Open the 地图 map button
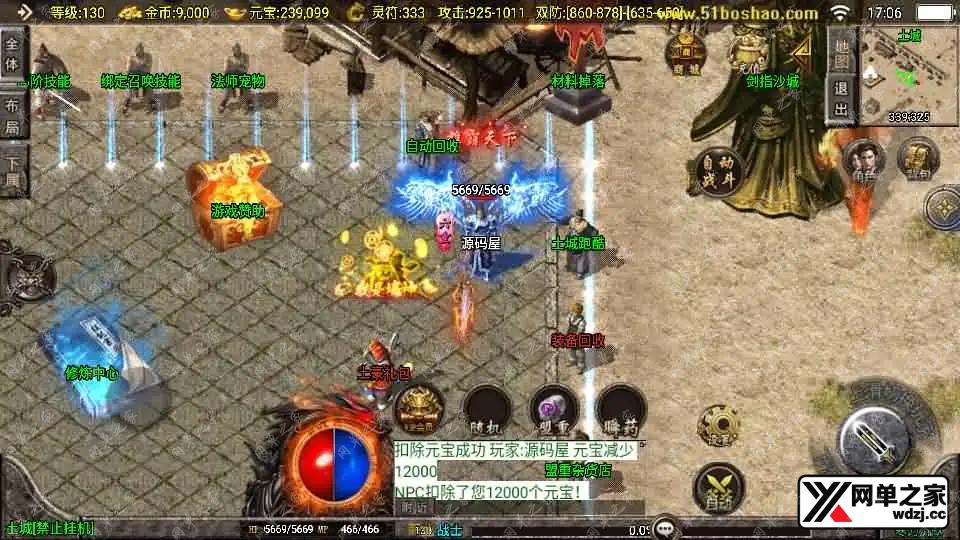The height and width of the screenshot is (540, 960). pyautogui.click(x=841, y=53)
